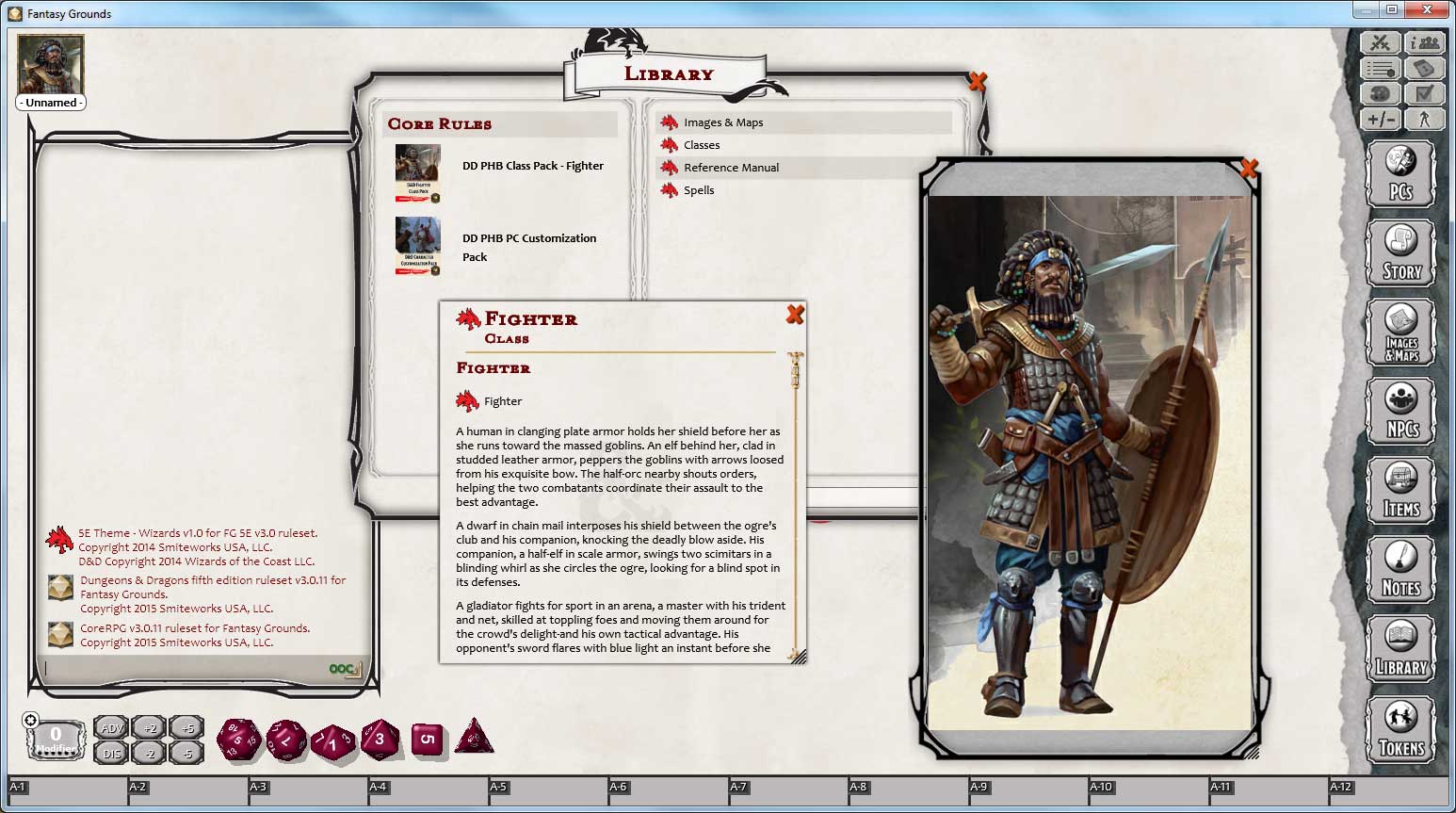Expand the Classes entry in the module list
Screen dimensions: 1456x813
[x=701, y=144]
